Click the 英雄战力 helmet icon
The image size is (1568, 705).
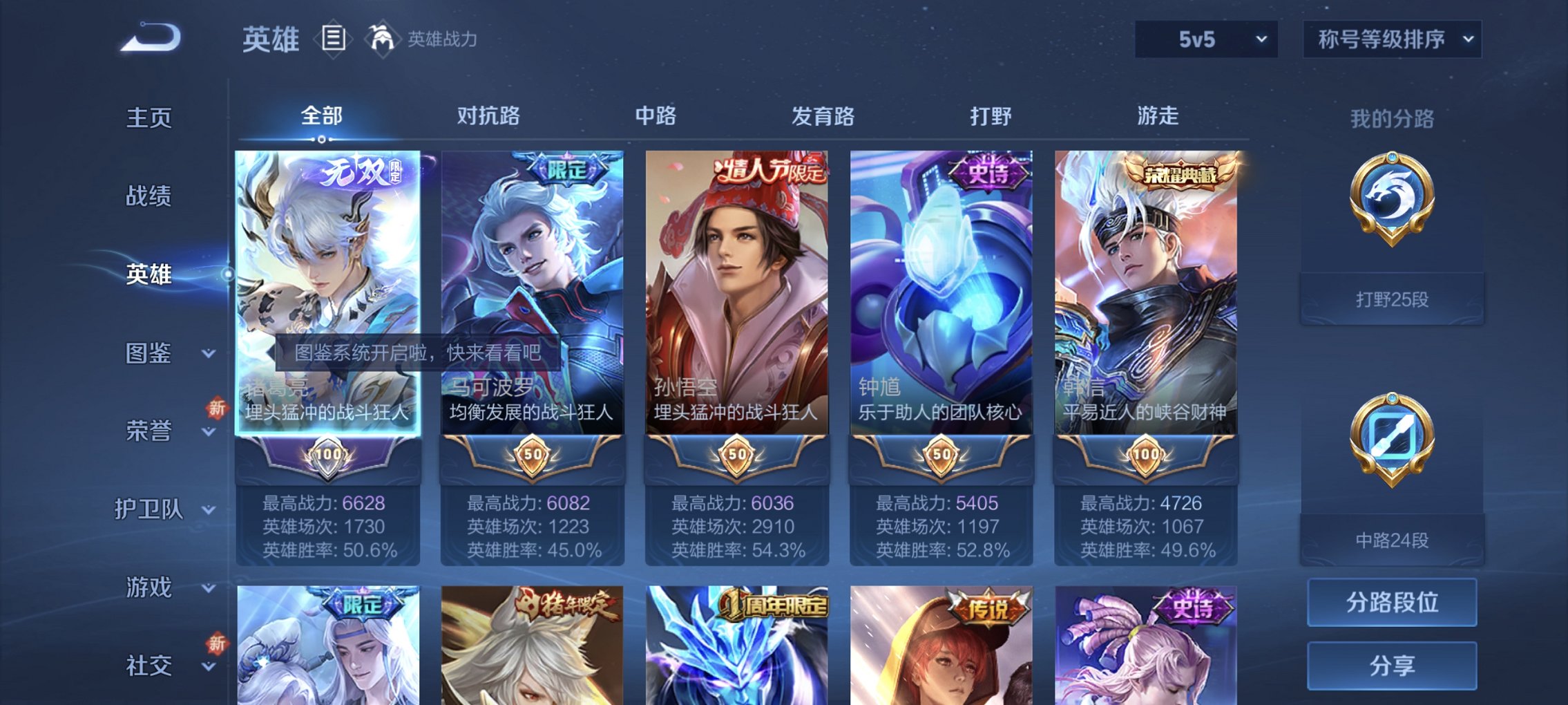pos(381,38)
